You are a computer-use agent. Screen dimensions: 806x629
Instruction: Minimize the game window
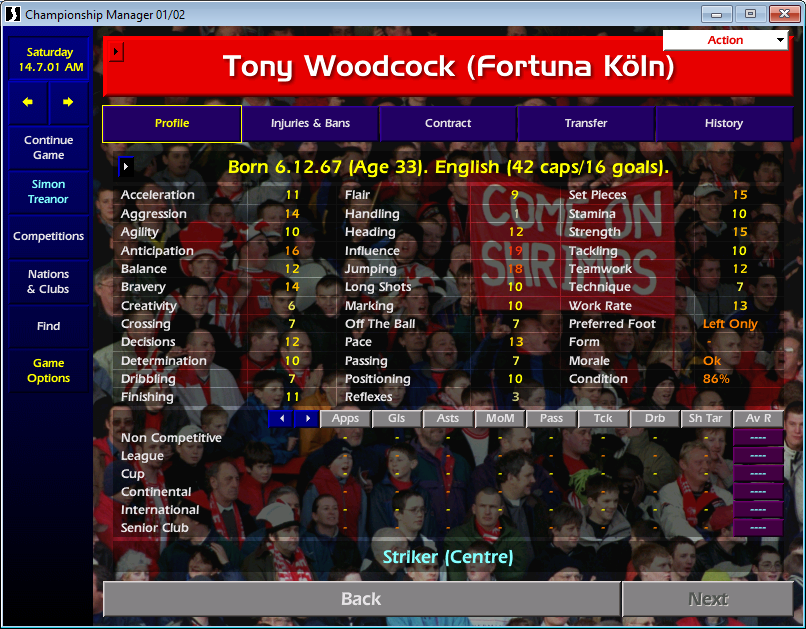pos(717,14)
